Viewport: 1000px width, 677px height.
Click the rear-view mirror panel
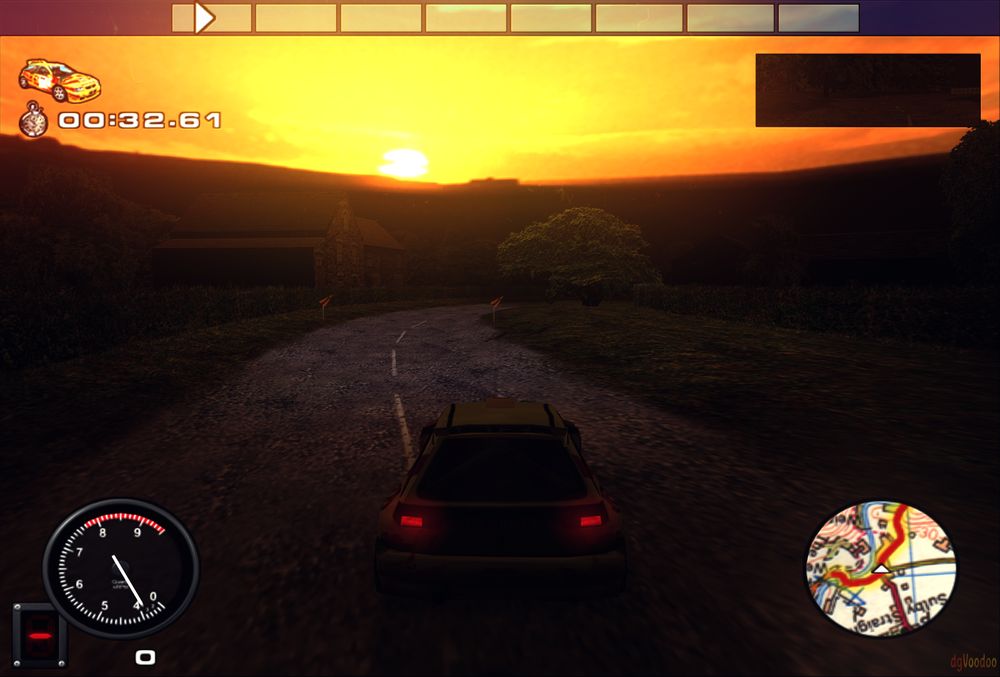click(867, 90)
